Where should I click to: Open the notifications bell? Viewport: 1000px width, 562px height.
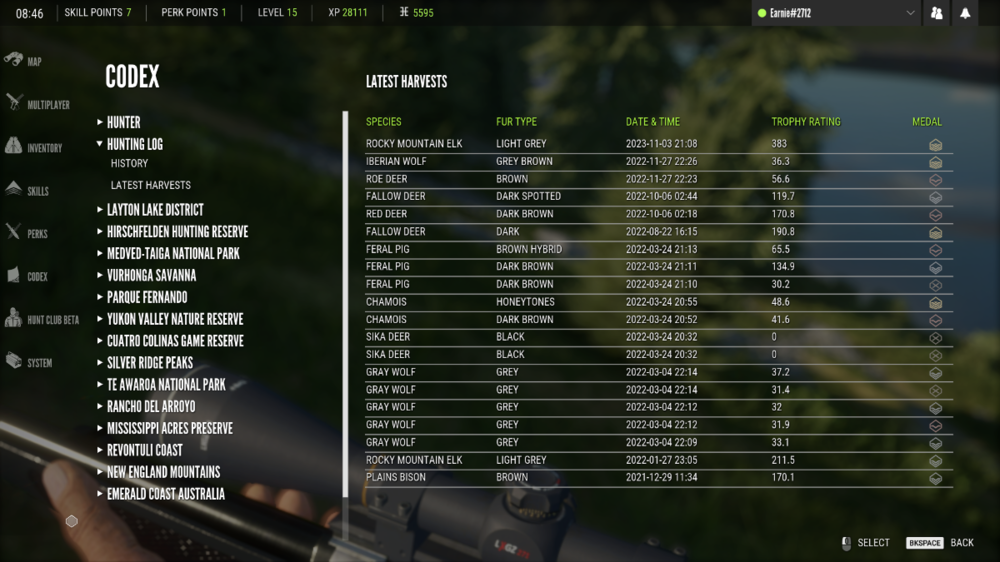965,13
